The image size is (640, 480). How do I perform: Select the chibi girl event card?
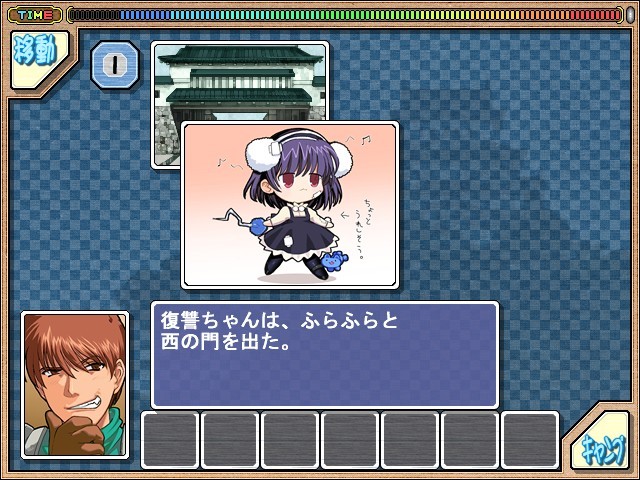click(x=290, y=204)
